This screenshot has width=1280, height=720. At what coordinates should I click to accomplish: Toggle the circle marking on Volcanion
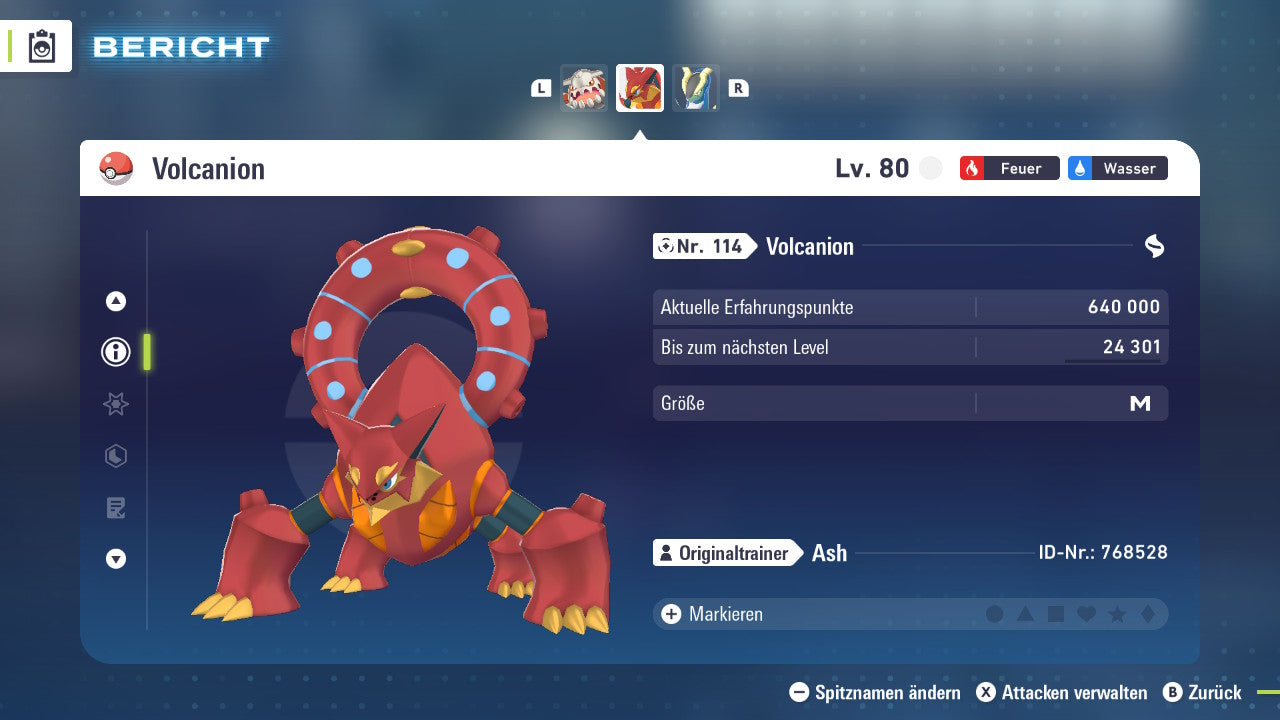[994, 613]
